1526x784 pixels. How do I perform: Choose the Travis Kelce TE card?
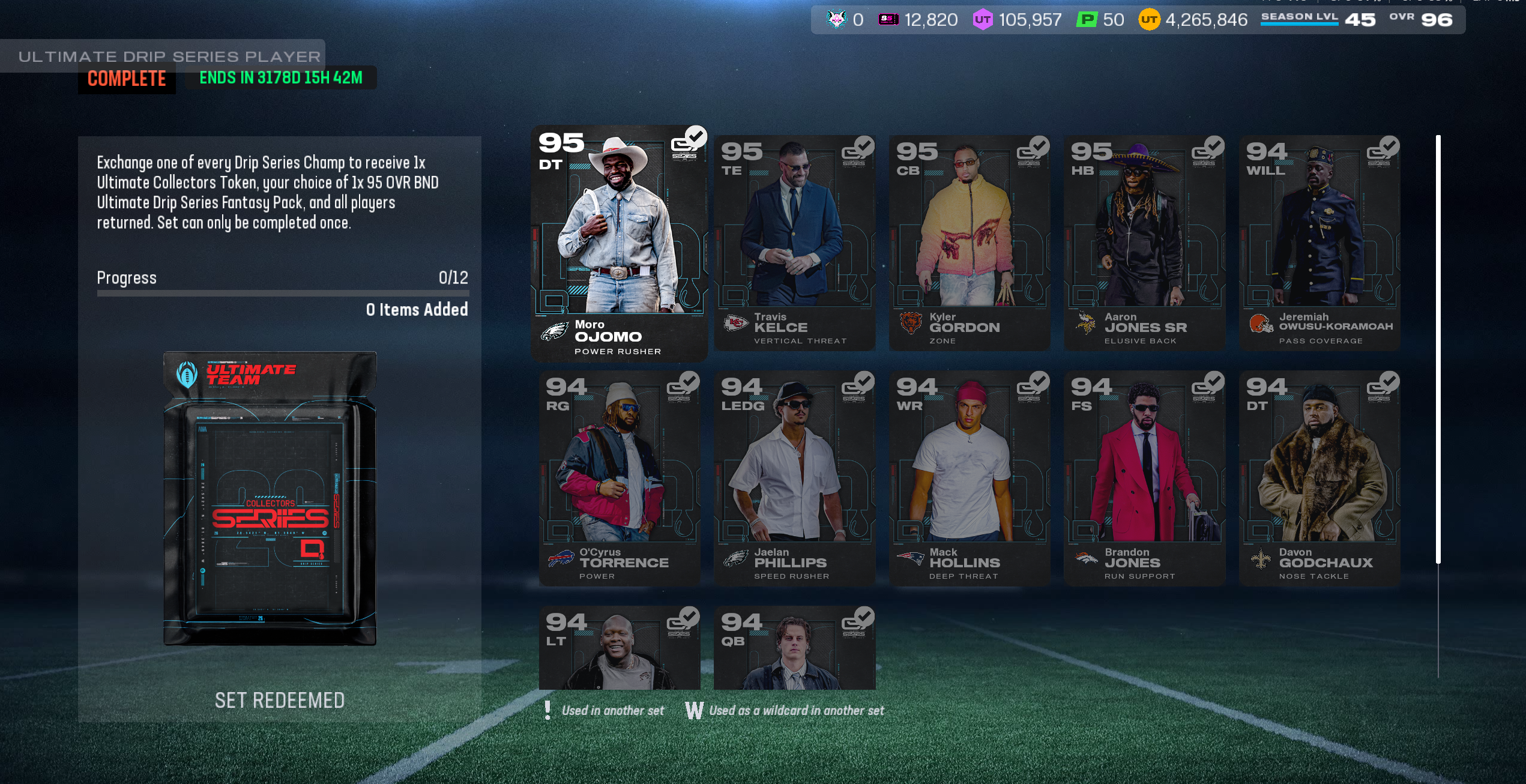pyautogui.click(x=794, y=243)
